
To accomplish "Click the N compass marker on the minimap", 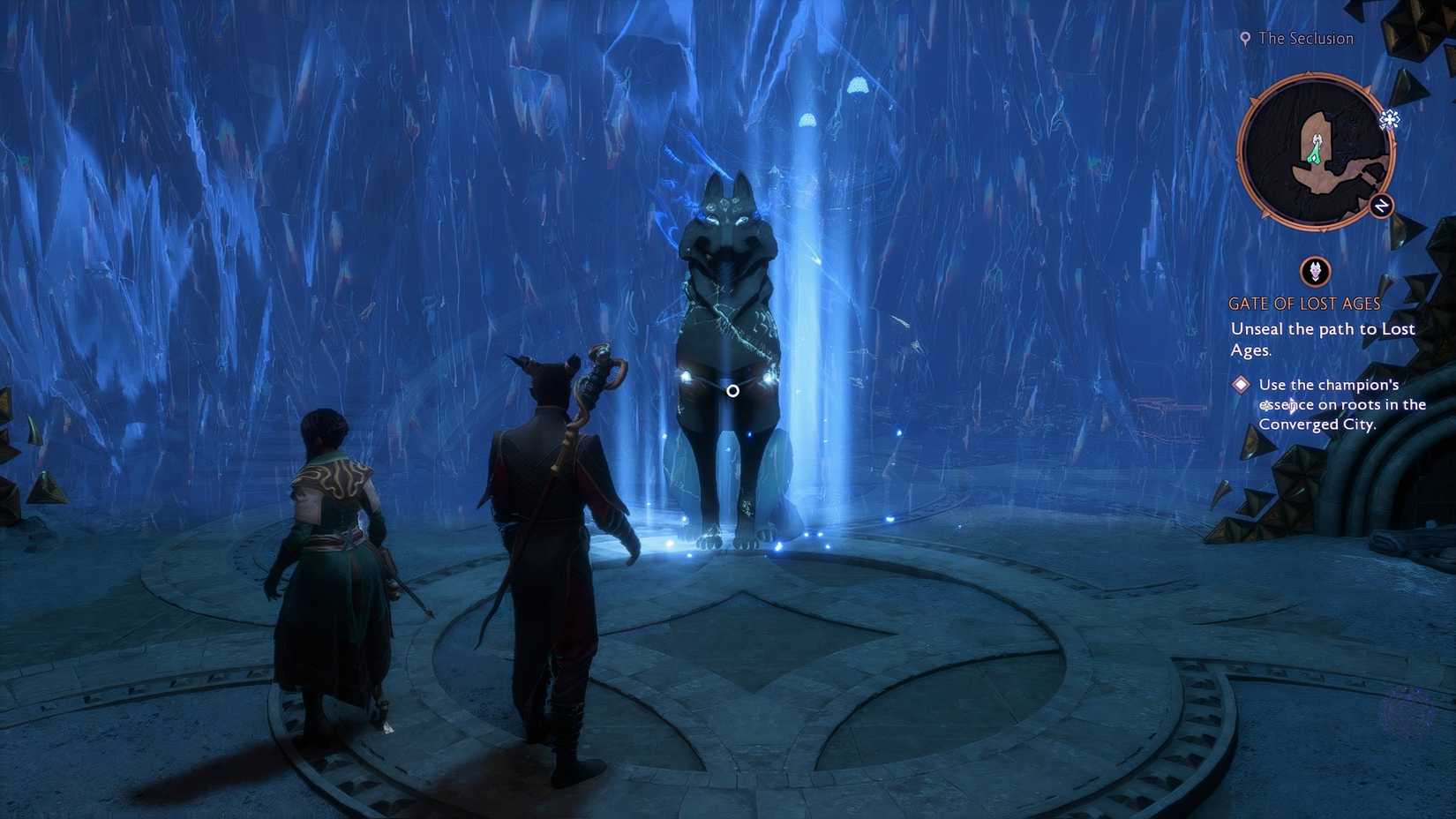I will (1381, 205).
